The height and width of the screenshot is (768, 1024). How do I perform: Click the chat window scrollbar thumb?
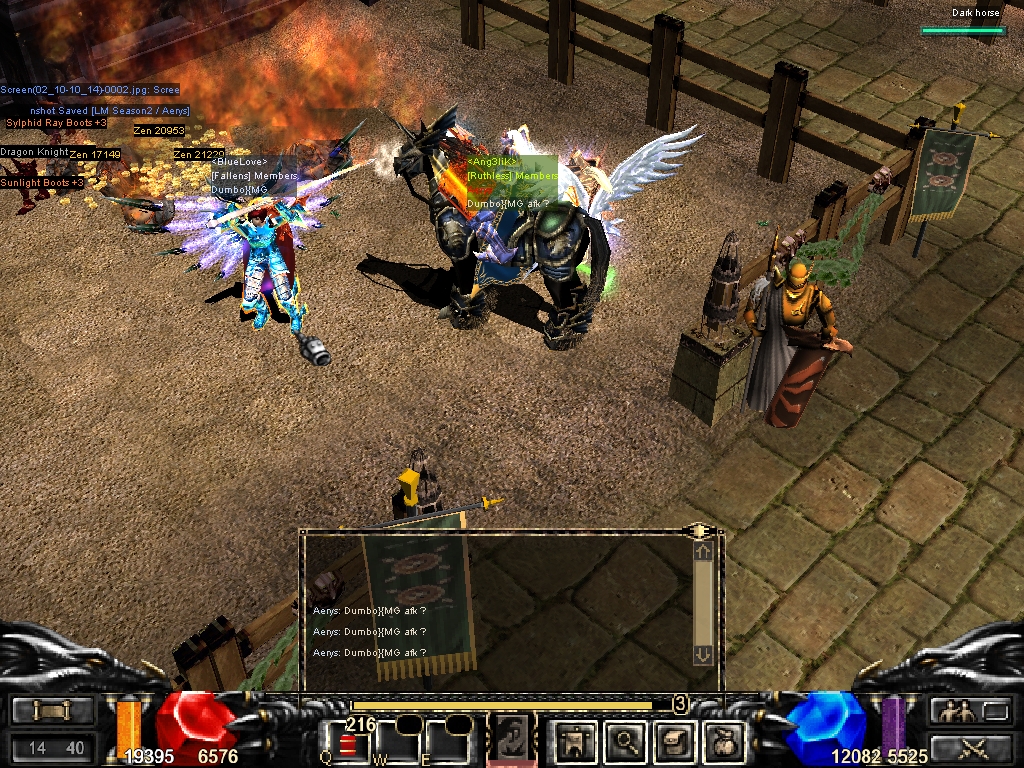coord(703,601)
